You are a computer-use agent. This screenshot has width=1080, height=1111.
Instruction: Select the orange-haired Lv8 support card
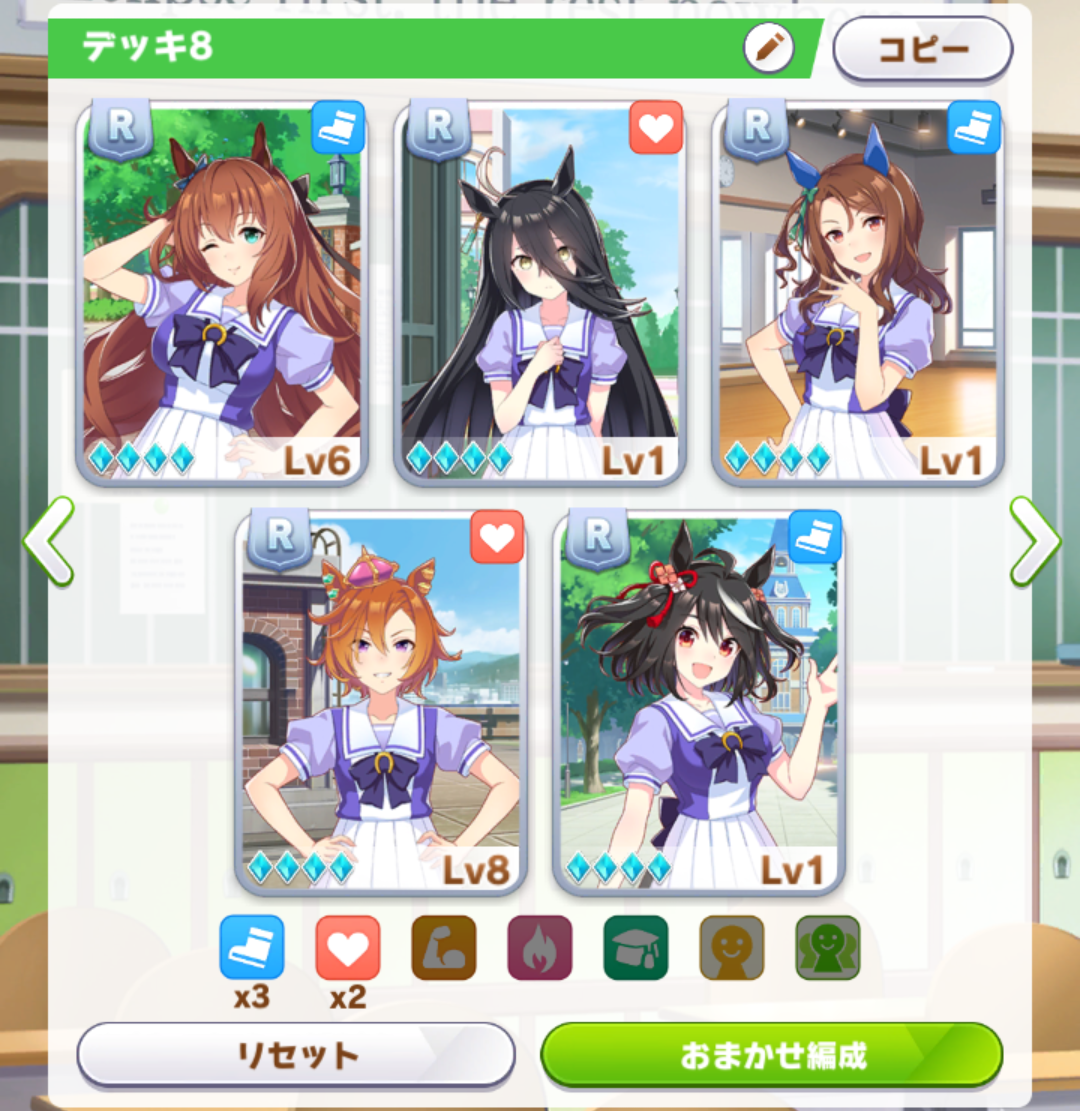381,702
